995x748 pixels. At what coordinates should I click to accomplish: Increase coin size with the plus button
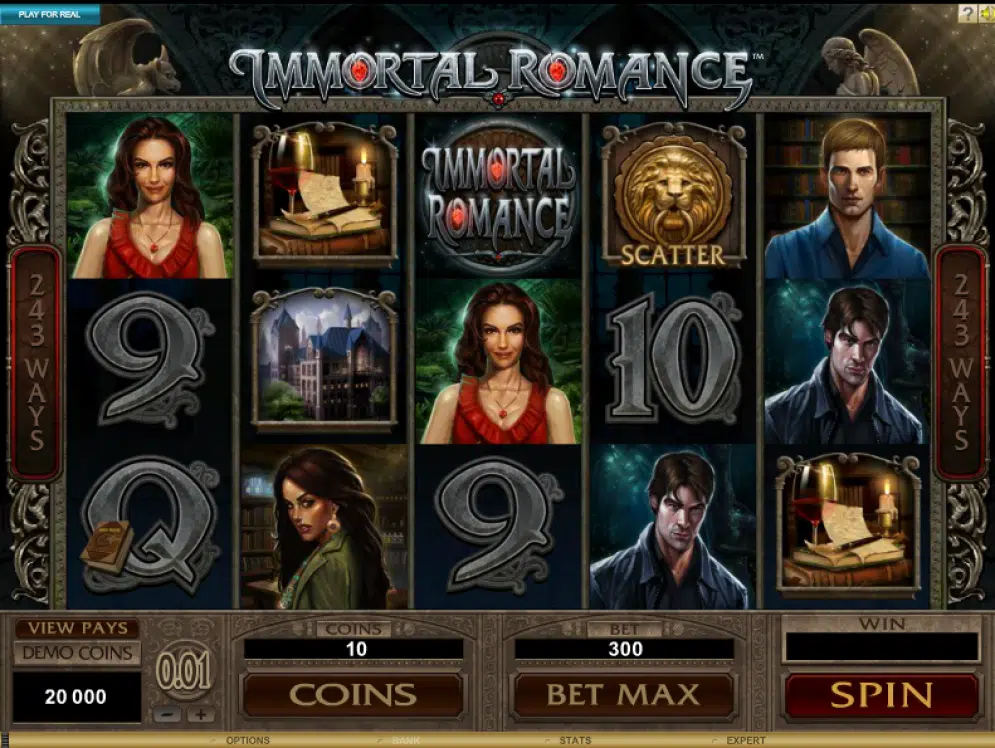click(x=200, y=715)
